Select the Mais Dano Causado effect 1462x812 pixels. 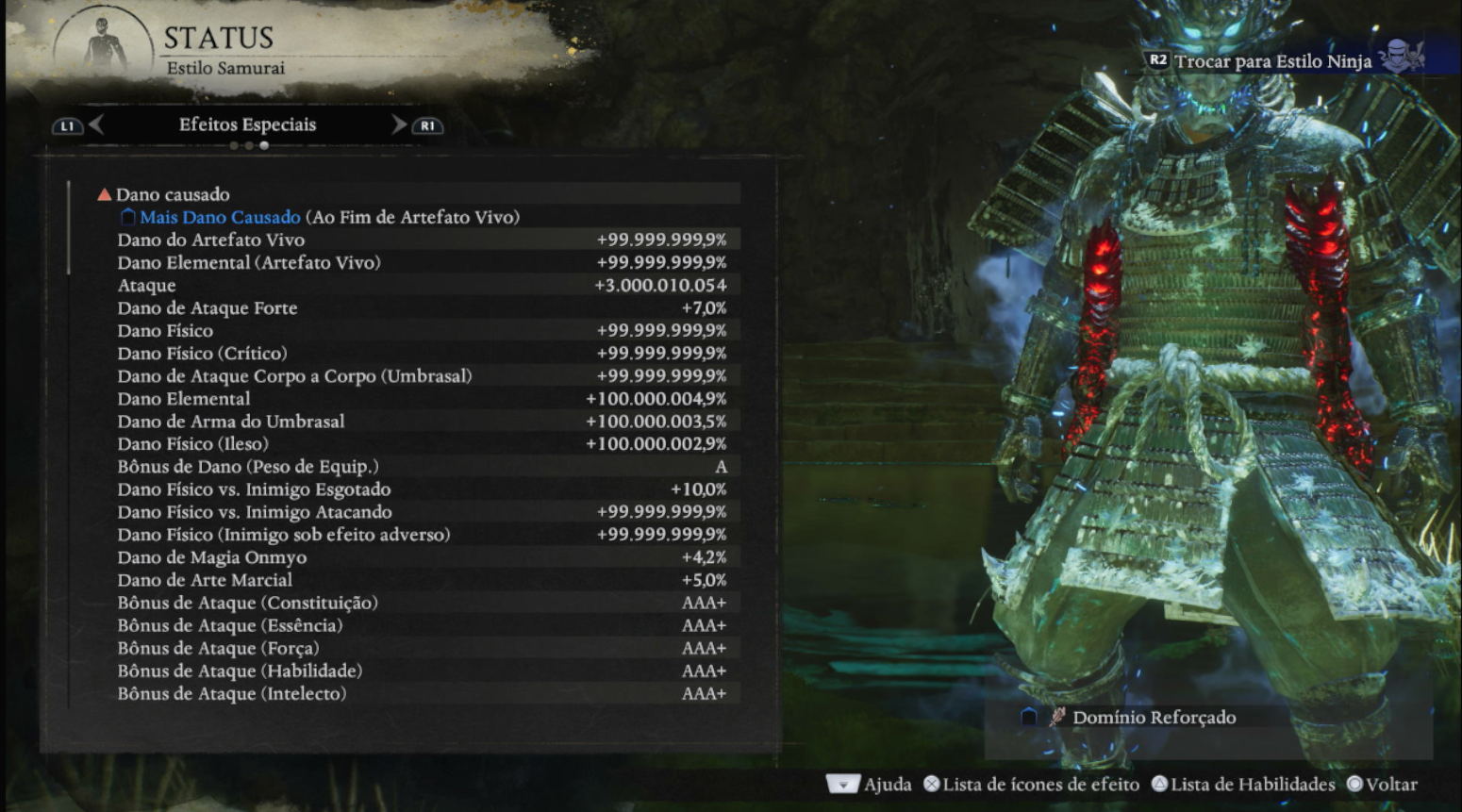point(221,217)
